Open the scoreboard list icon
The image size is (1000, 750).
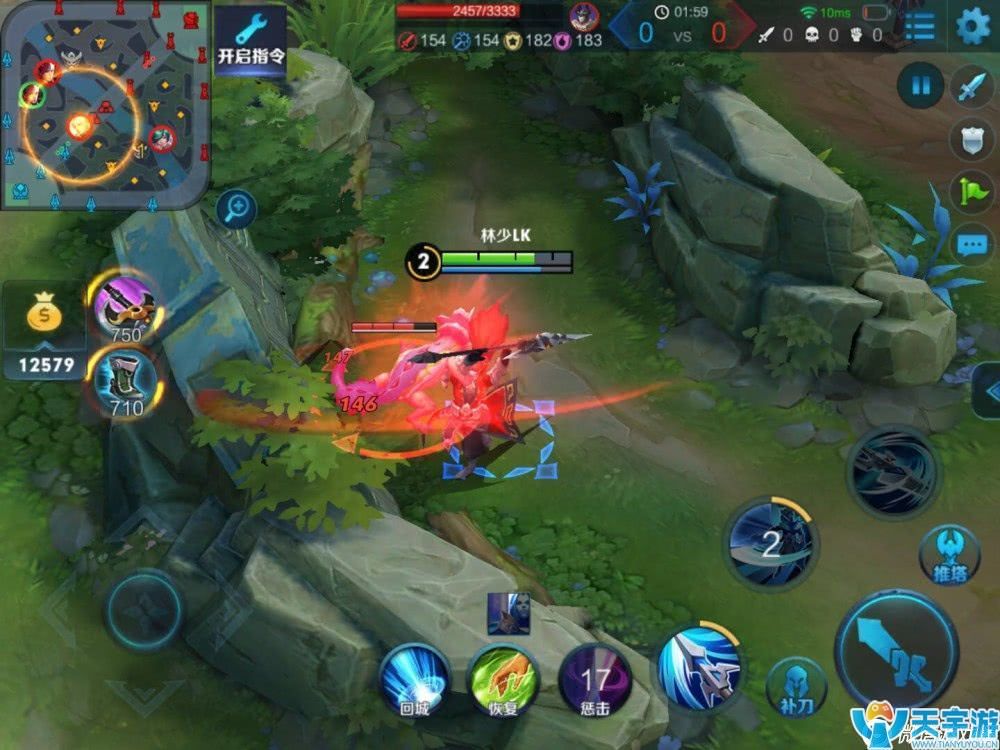(x=920, y=26)
